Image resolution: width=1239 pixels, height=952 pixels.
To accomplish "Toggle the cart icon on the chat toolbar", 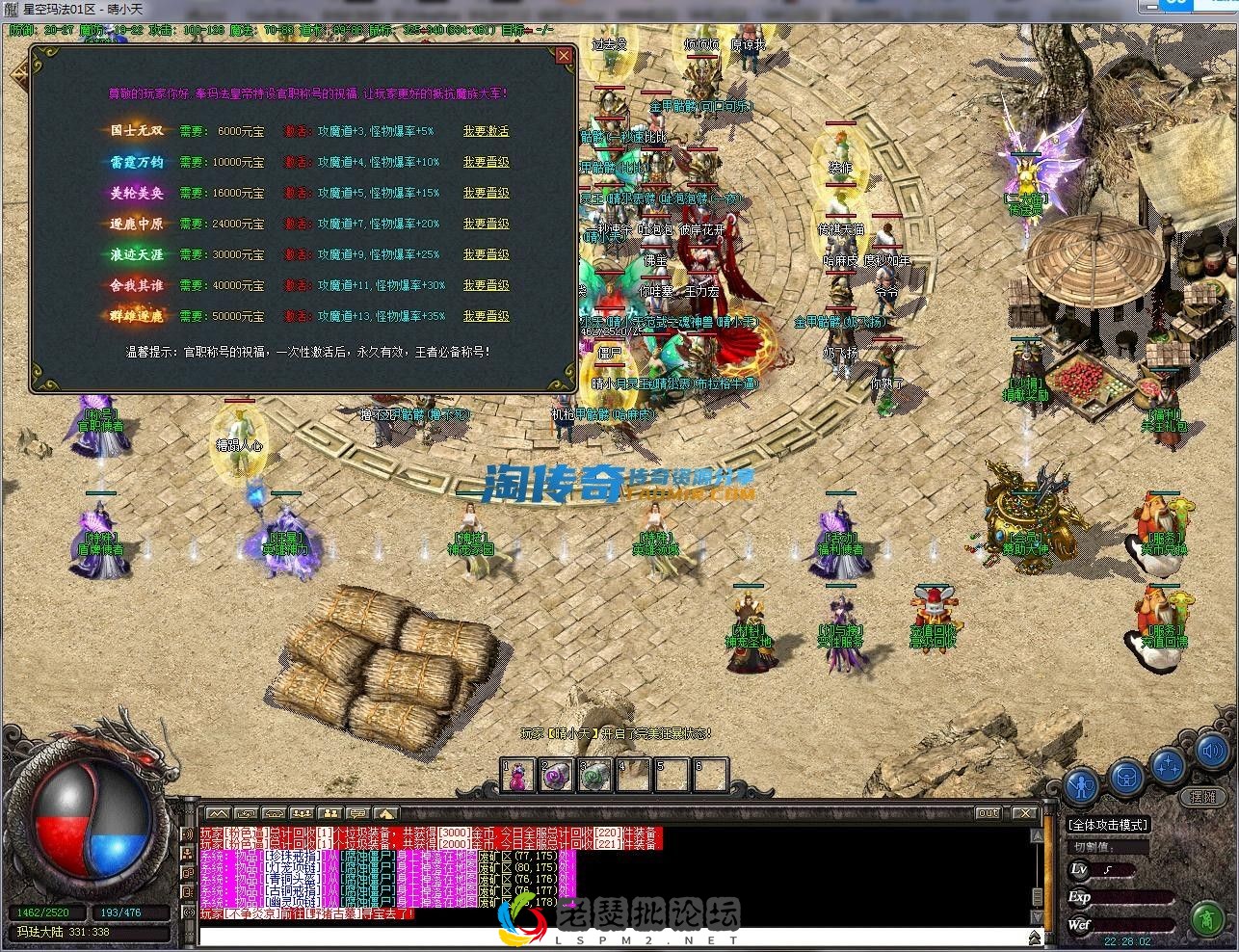I will coord(274,812).
